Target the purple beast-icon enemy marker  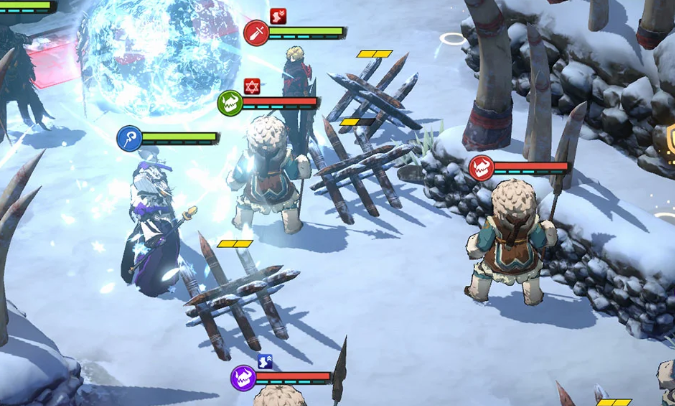click(x=243, y=378)
